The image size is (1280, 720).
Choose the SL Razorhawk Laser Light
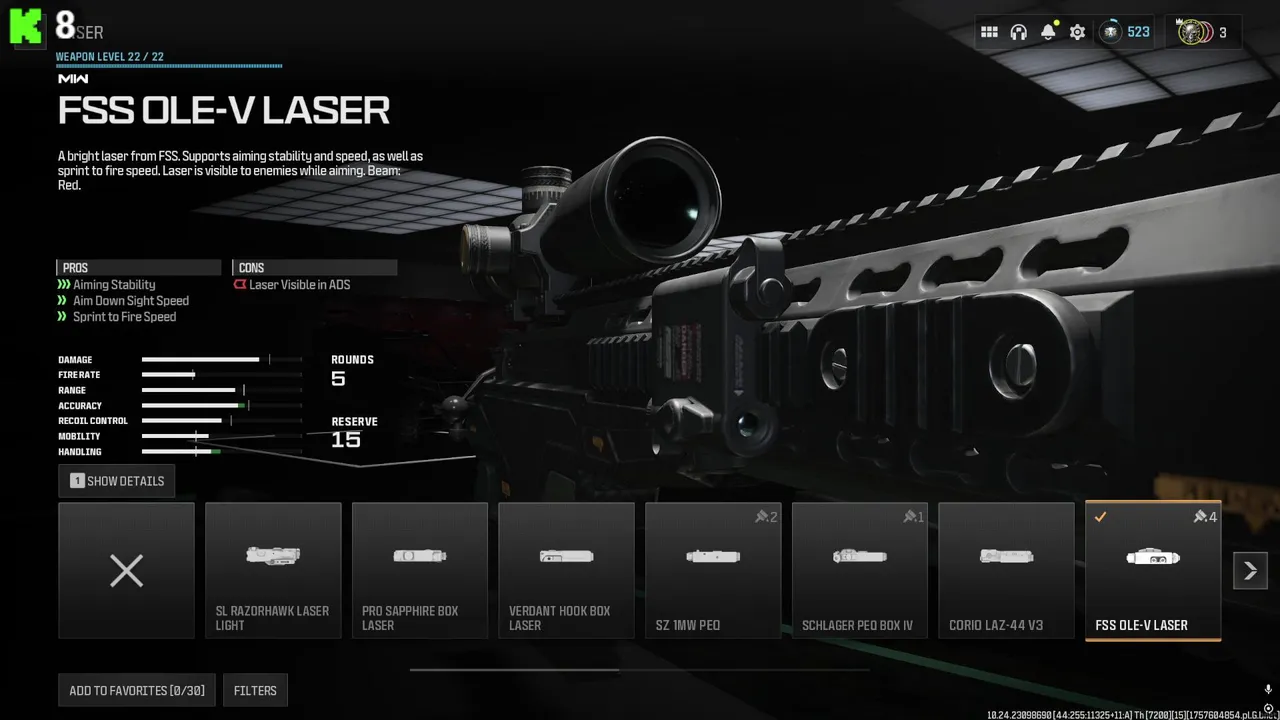pyautogui.click(x=273, y=570)
